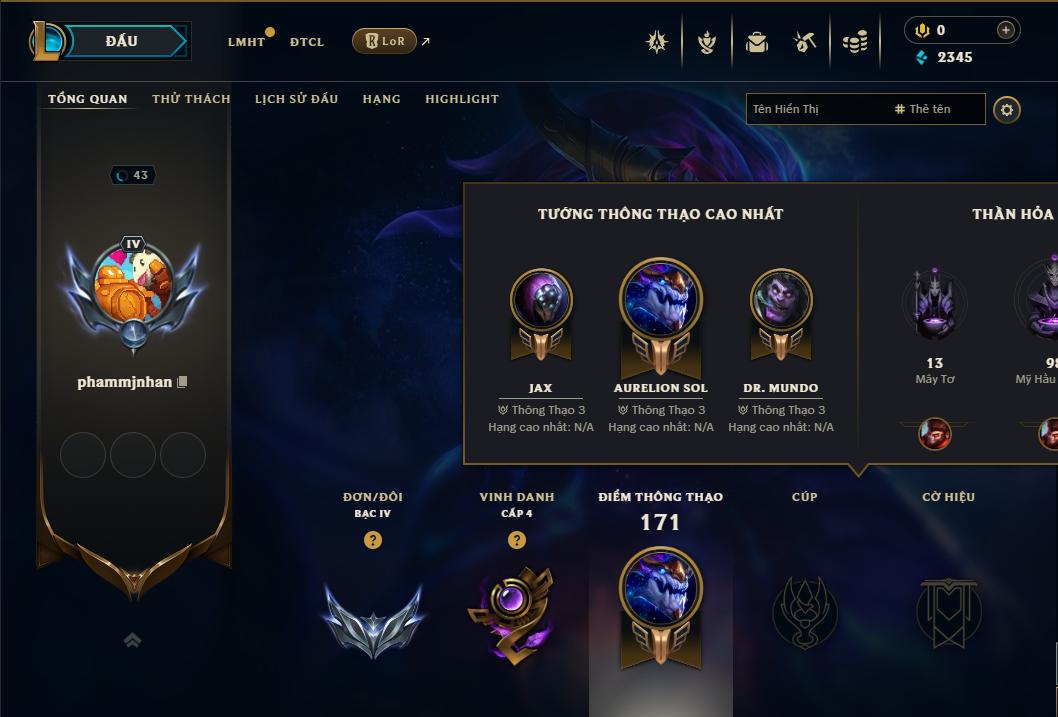Click the ĐẤU play button

[x=121, y=41]
